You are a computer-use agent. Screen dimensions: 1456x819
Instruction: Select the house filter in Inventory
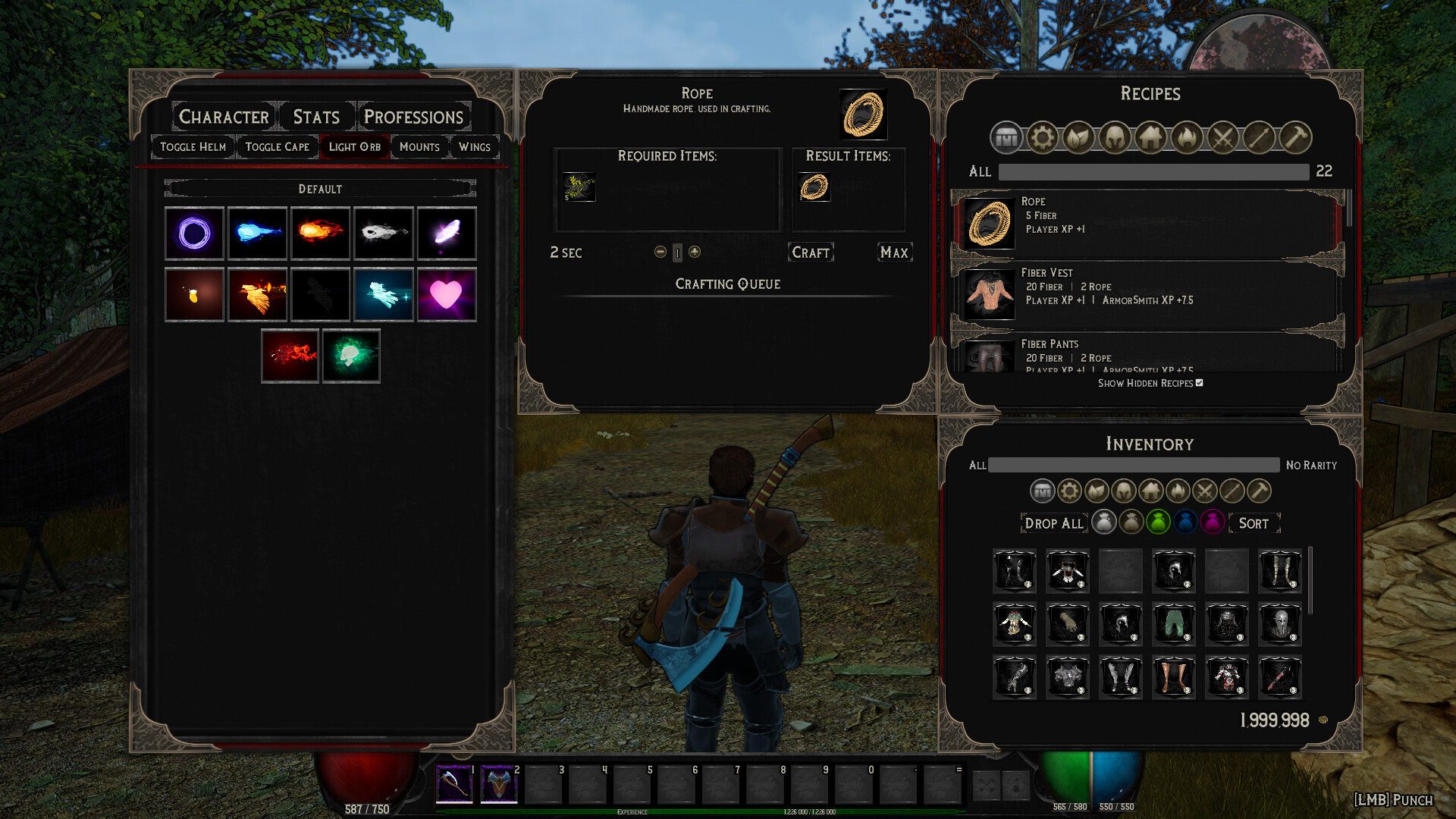point(1150,491)
